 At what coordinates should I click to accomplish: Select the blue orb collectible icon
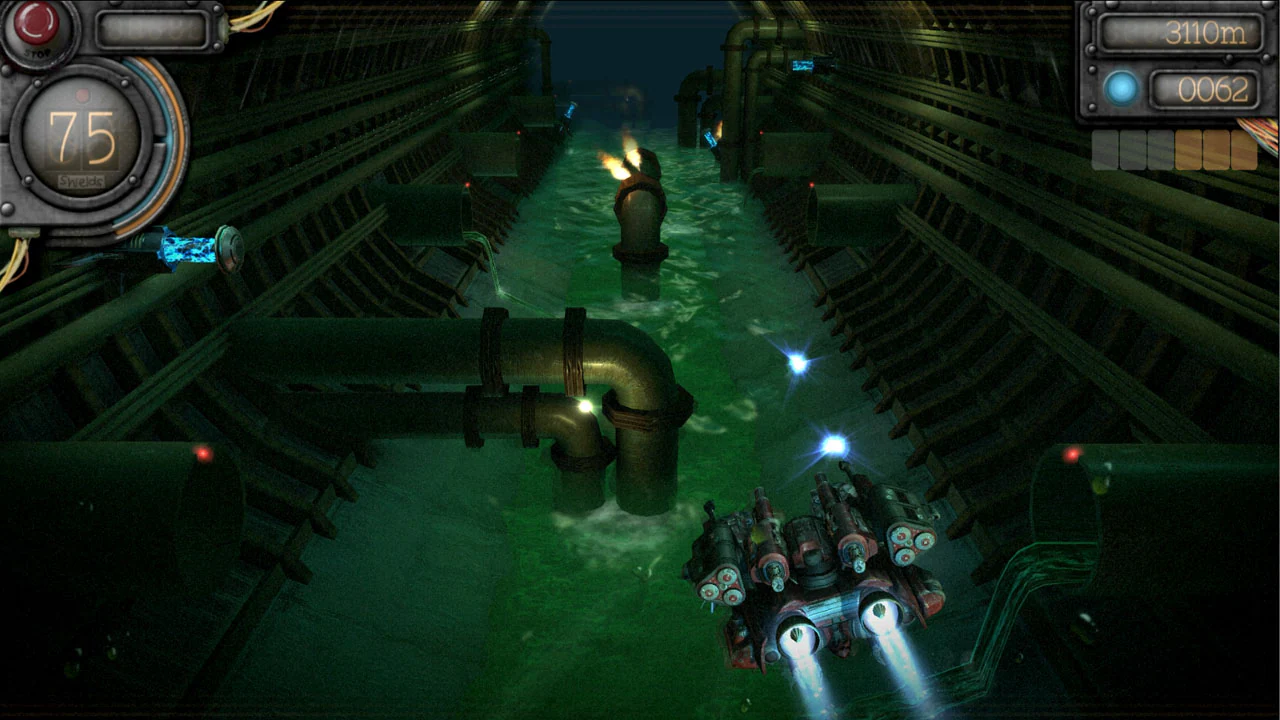(x=1122, y=88)
